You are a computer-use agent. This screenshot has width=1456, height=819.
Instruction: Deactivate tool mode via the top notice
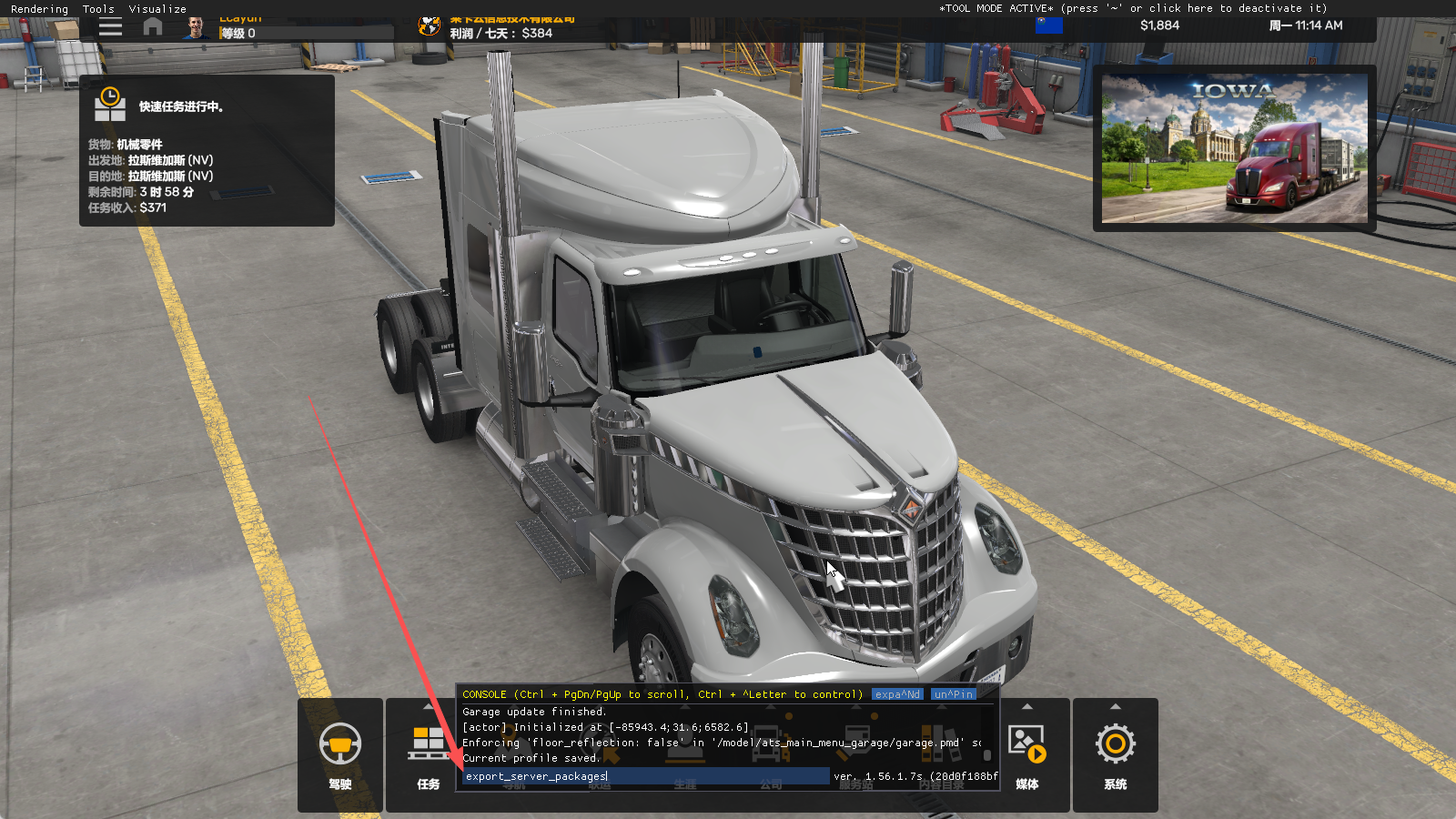[x=1133, y=8]
